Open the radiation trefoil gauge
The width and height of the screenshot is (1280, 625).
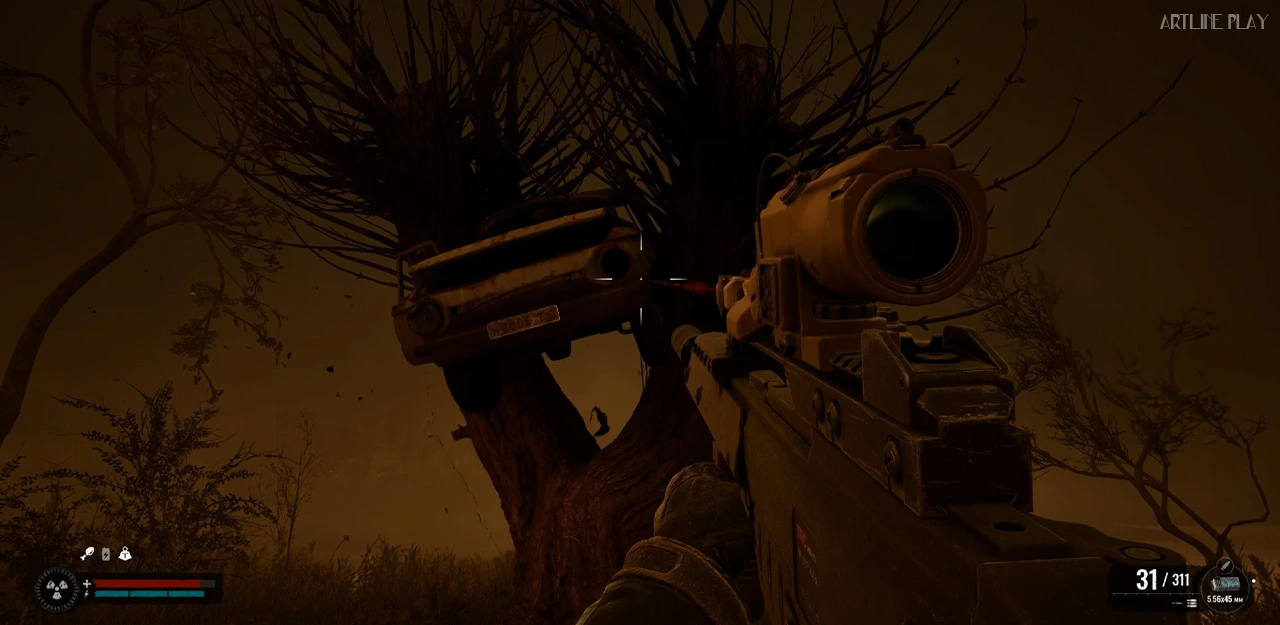[56, 589]
